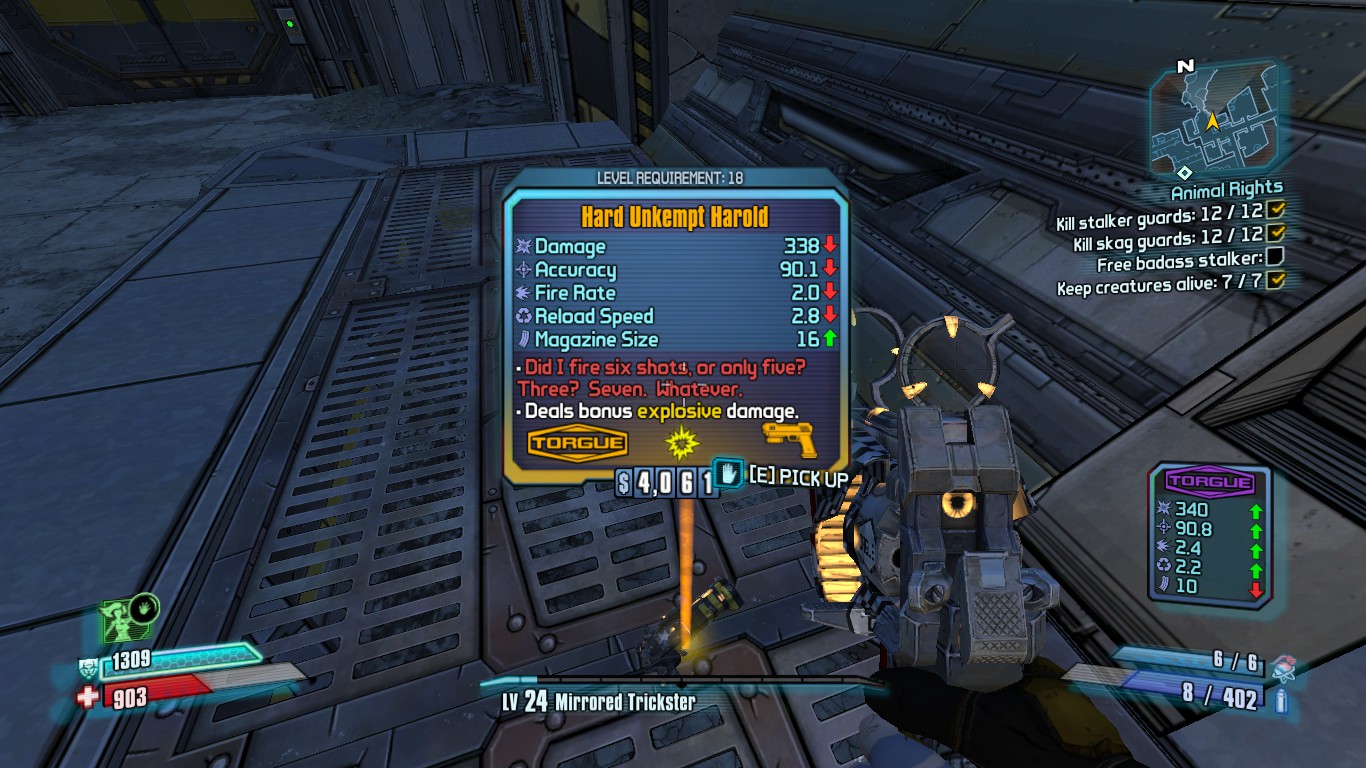Viewport: 1366px width, 768px height.
Task: Select the Animal Rights mission title
Action: point(1226,189)
